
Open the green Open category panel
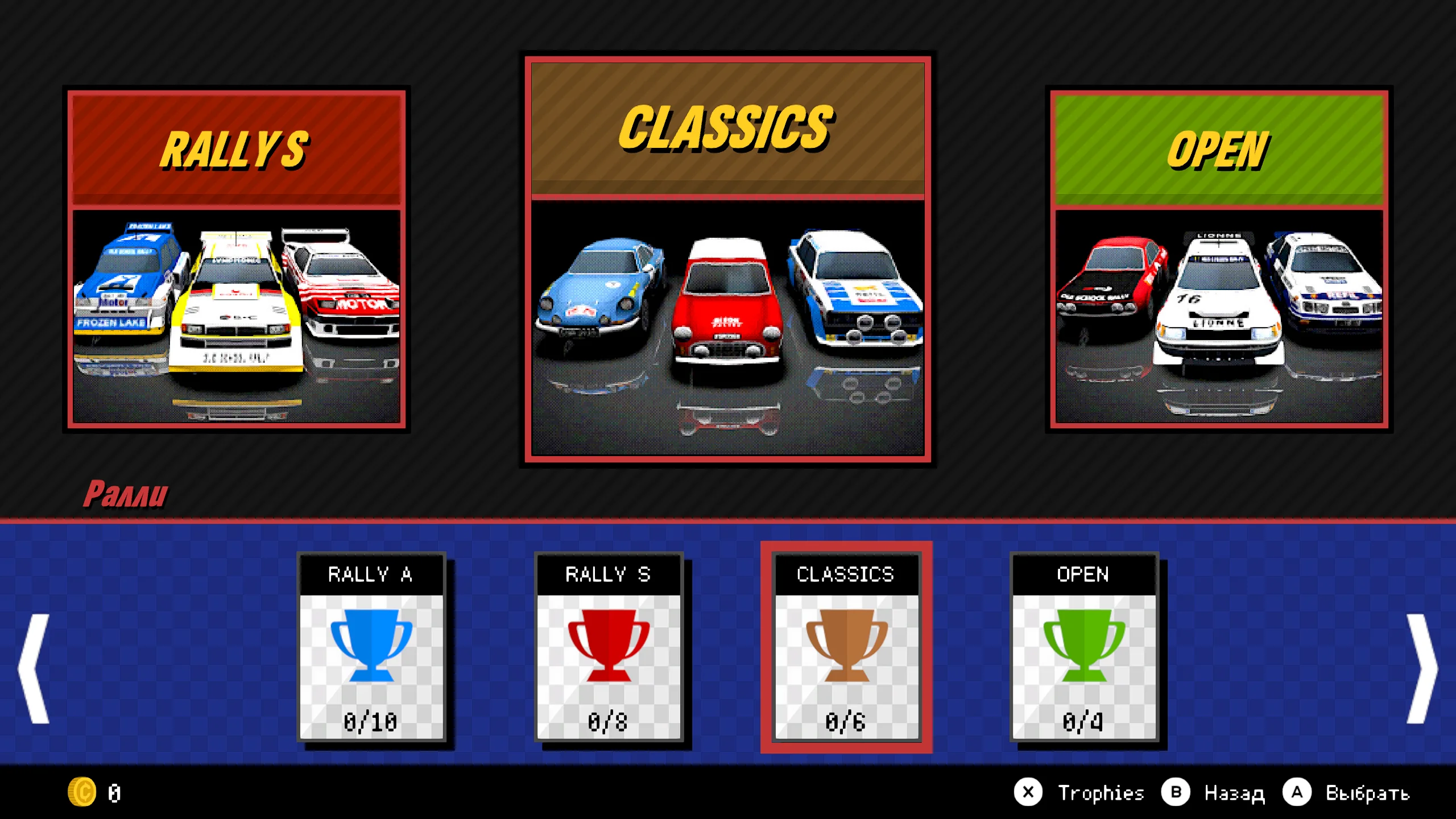1219,259
